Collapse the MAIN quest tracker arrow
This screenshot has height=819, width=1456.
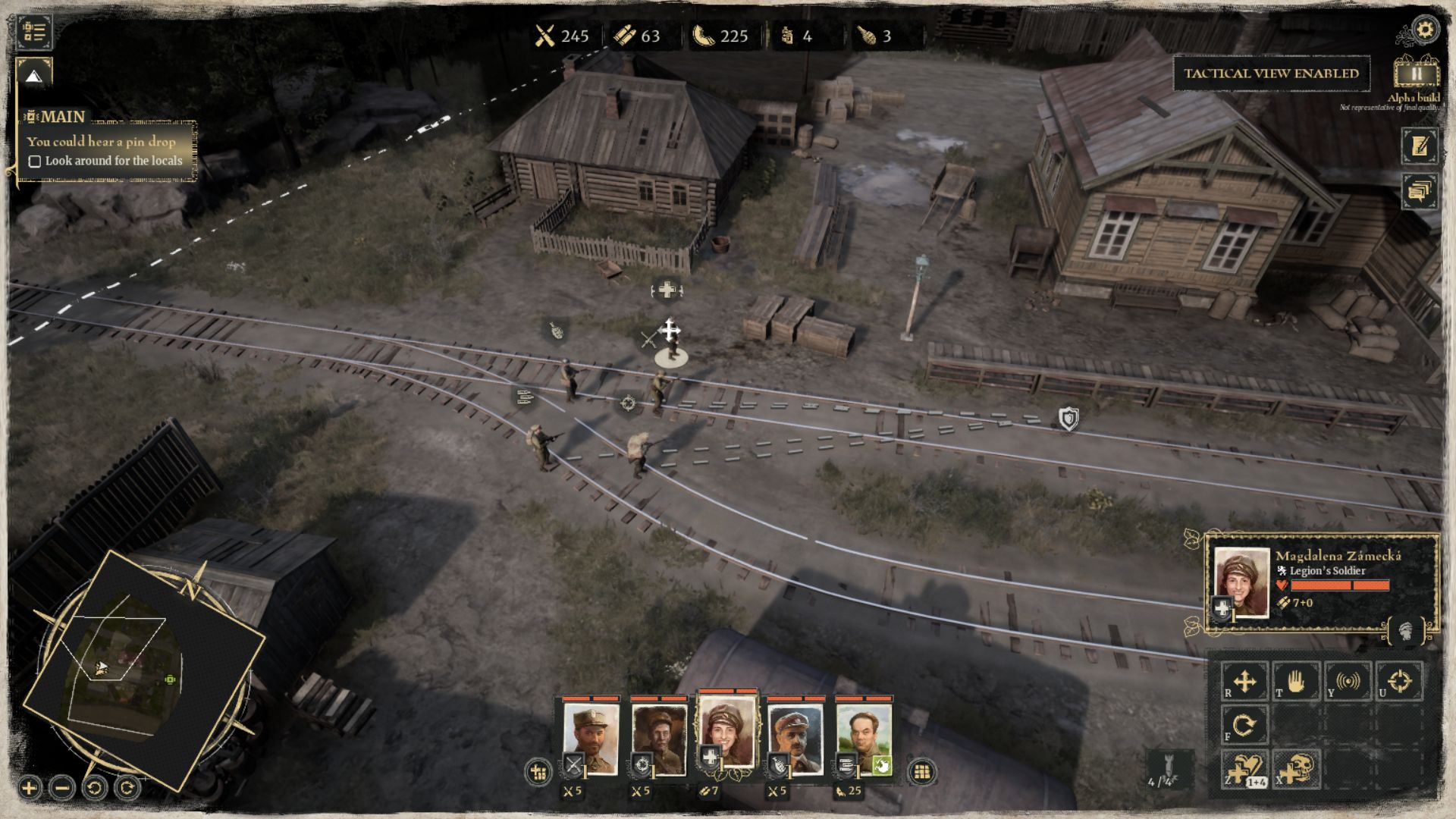pyautogui.click(x=33, y=75)
